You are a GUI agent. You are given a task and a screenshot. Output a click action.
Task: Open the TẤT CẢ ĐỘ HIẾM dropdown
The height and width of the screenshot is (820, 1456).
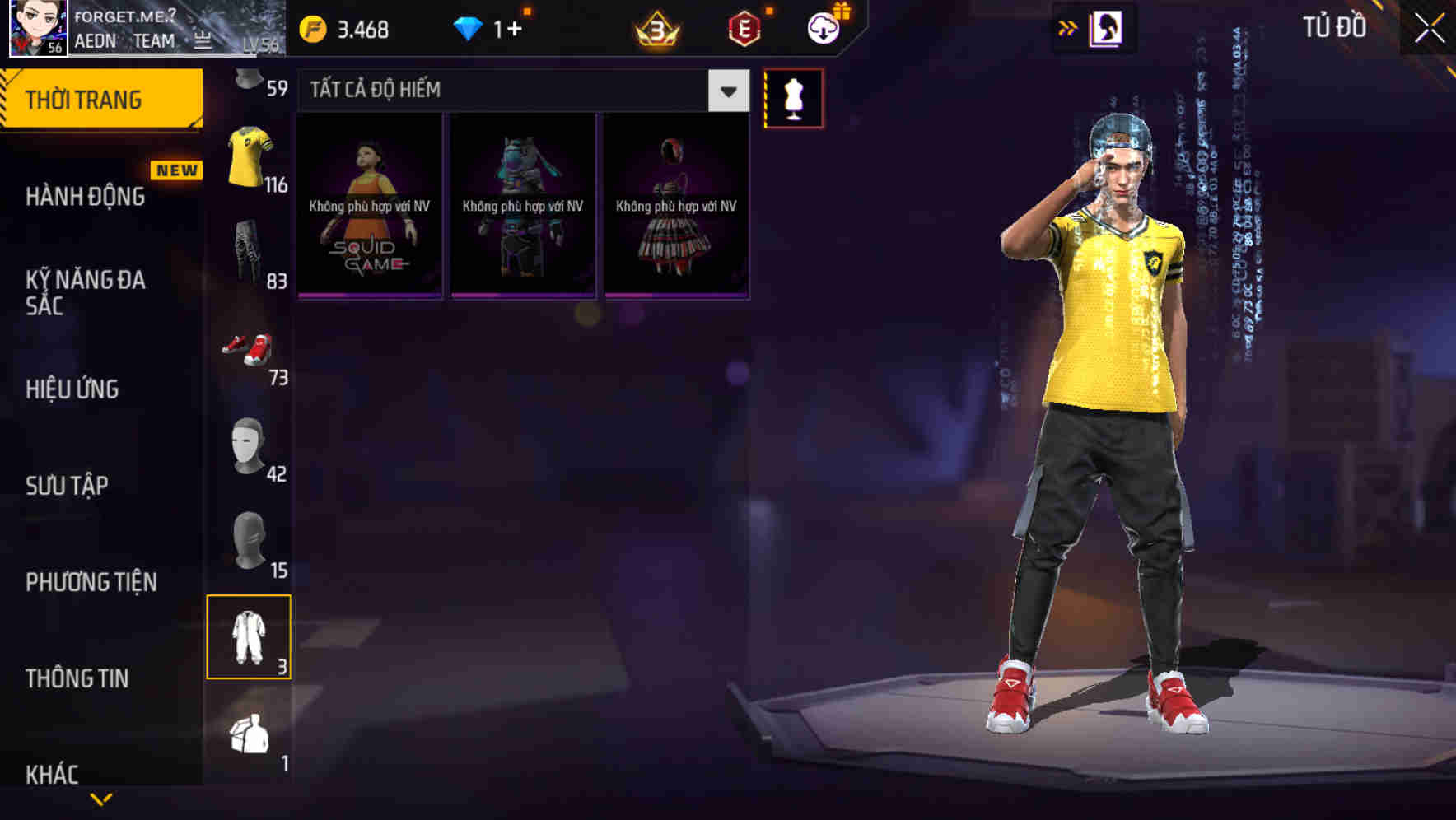(519, 91)
